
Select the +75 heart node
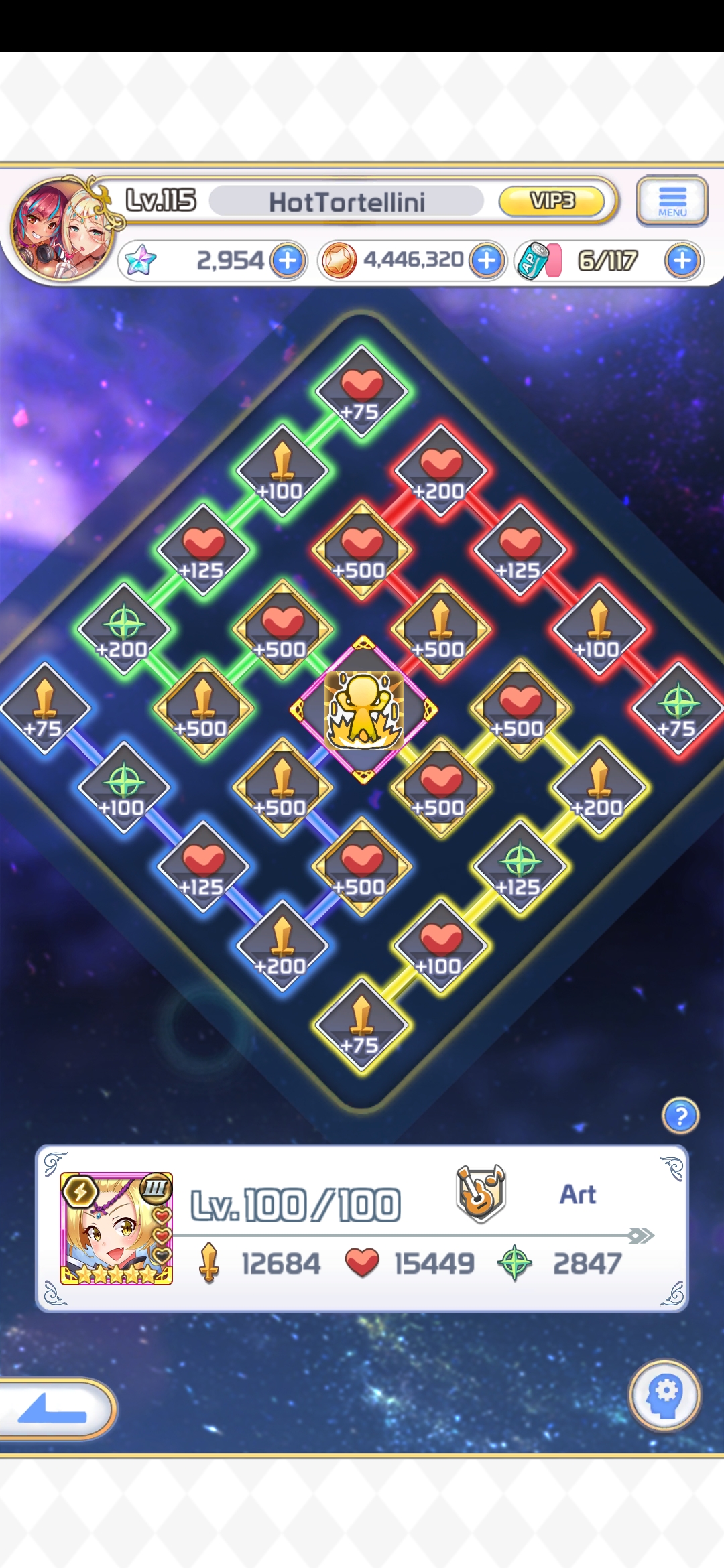(362, 393)
